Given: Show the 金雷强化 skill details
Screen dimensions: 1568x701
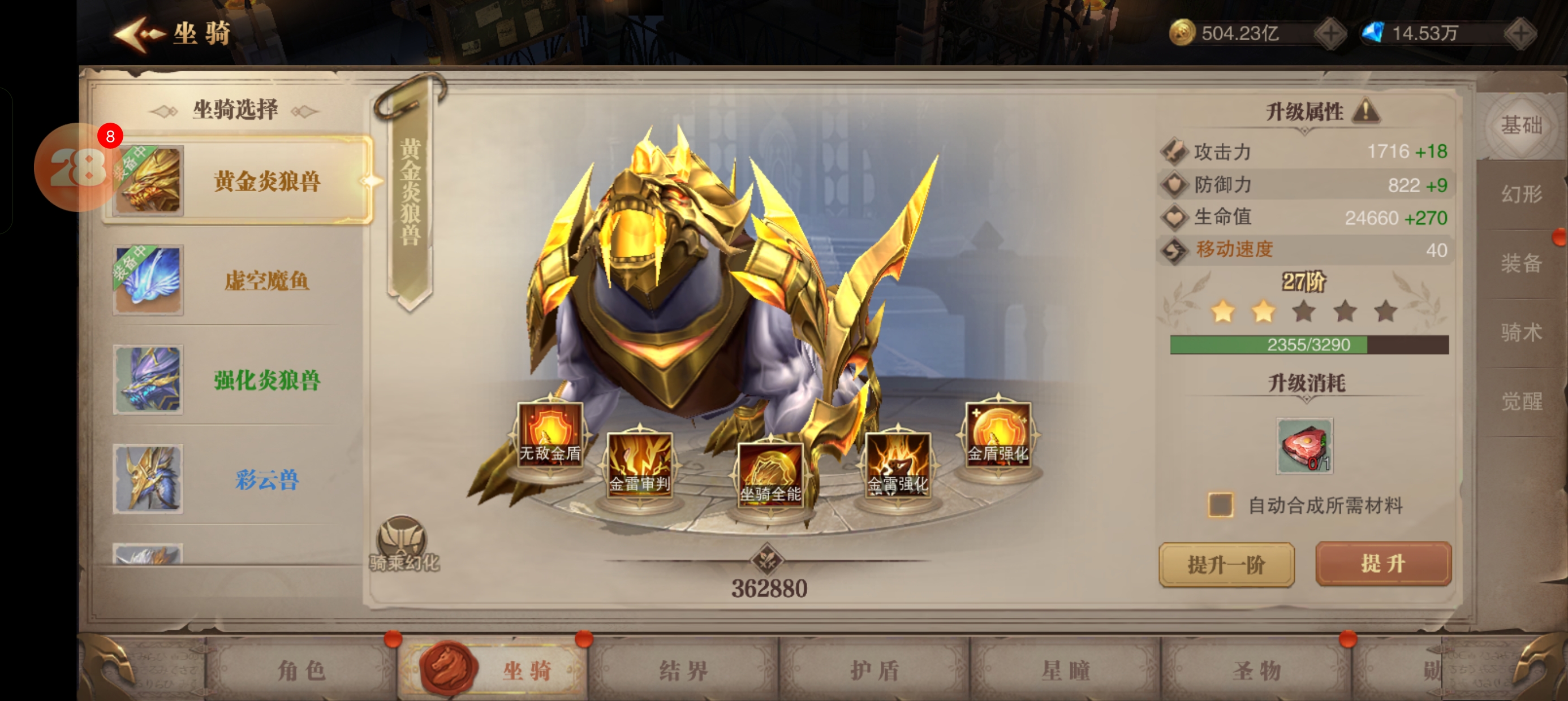Looking at the screenshot, I should click(898, 465).
